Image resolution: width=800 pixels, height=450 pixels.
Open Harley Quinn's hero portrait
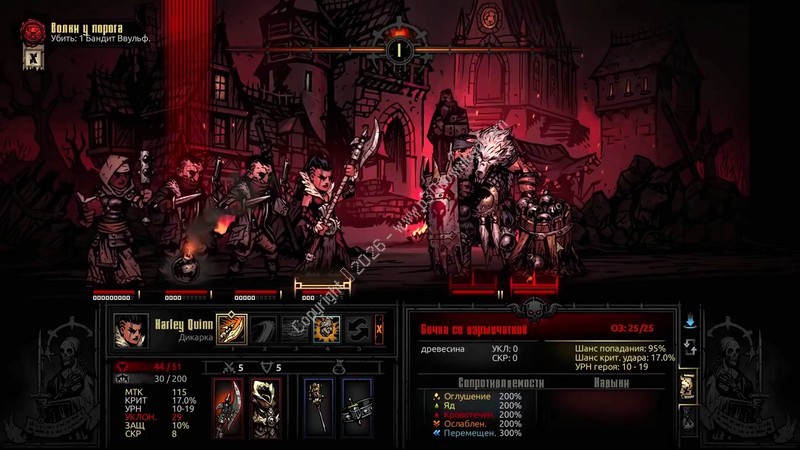[132, 328]
